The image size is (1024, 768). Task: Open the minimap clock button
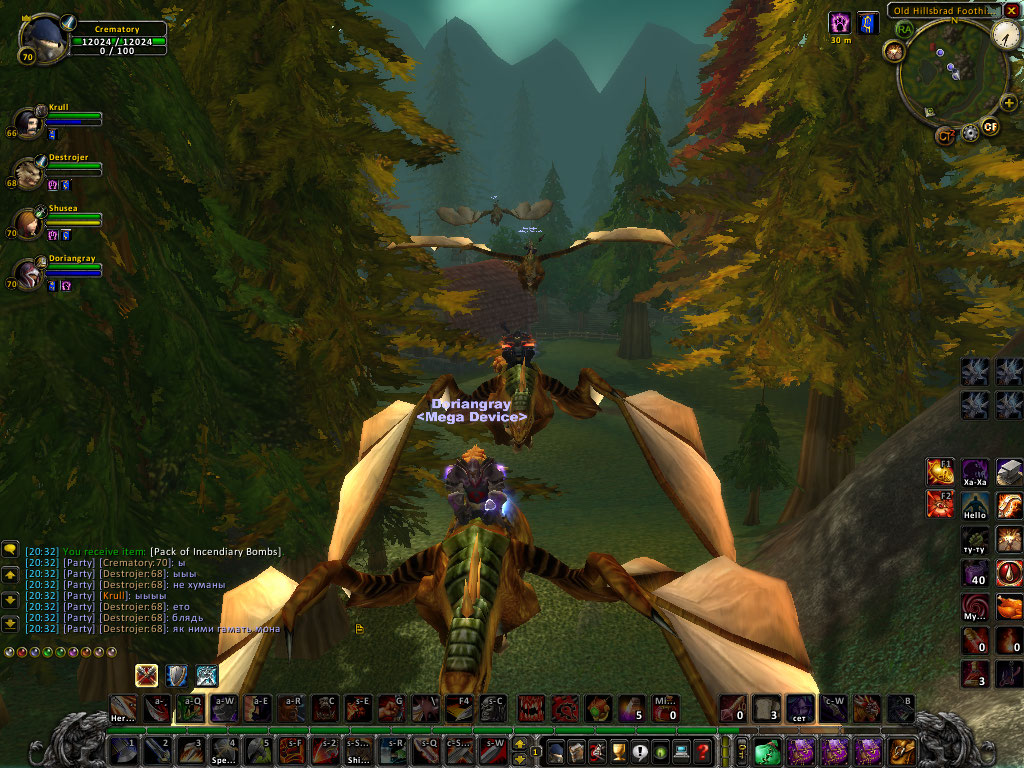[x=1006, y=34]
